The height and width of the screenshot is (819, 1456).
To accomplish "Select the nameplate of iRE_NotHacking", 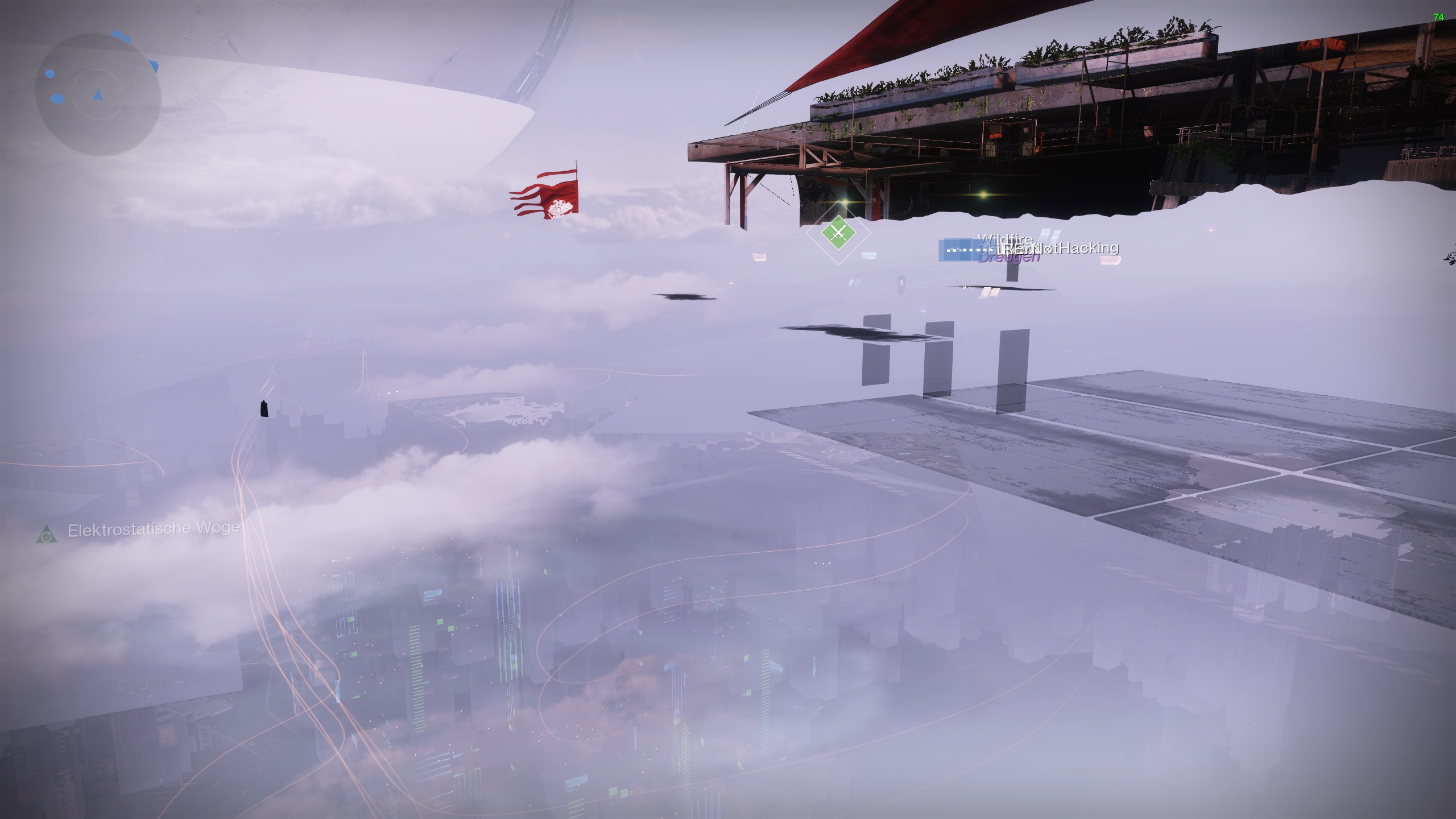I will [1060, 250].
